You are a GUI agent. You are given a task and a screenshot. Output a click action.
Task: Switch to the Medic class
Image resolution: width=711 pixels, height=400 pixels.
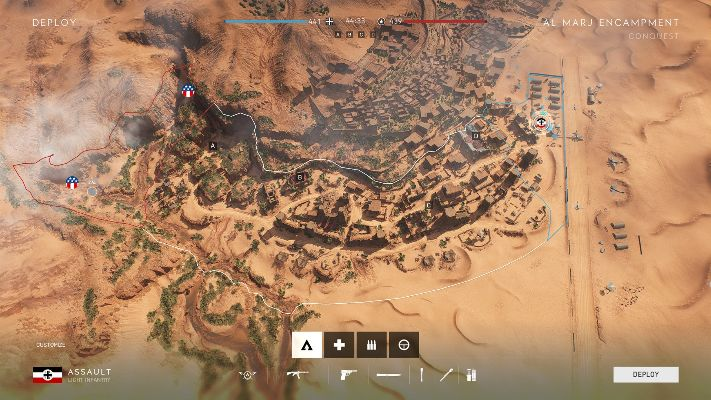pyautogui.click(x=339, y=344)
